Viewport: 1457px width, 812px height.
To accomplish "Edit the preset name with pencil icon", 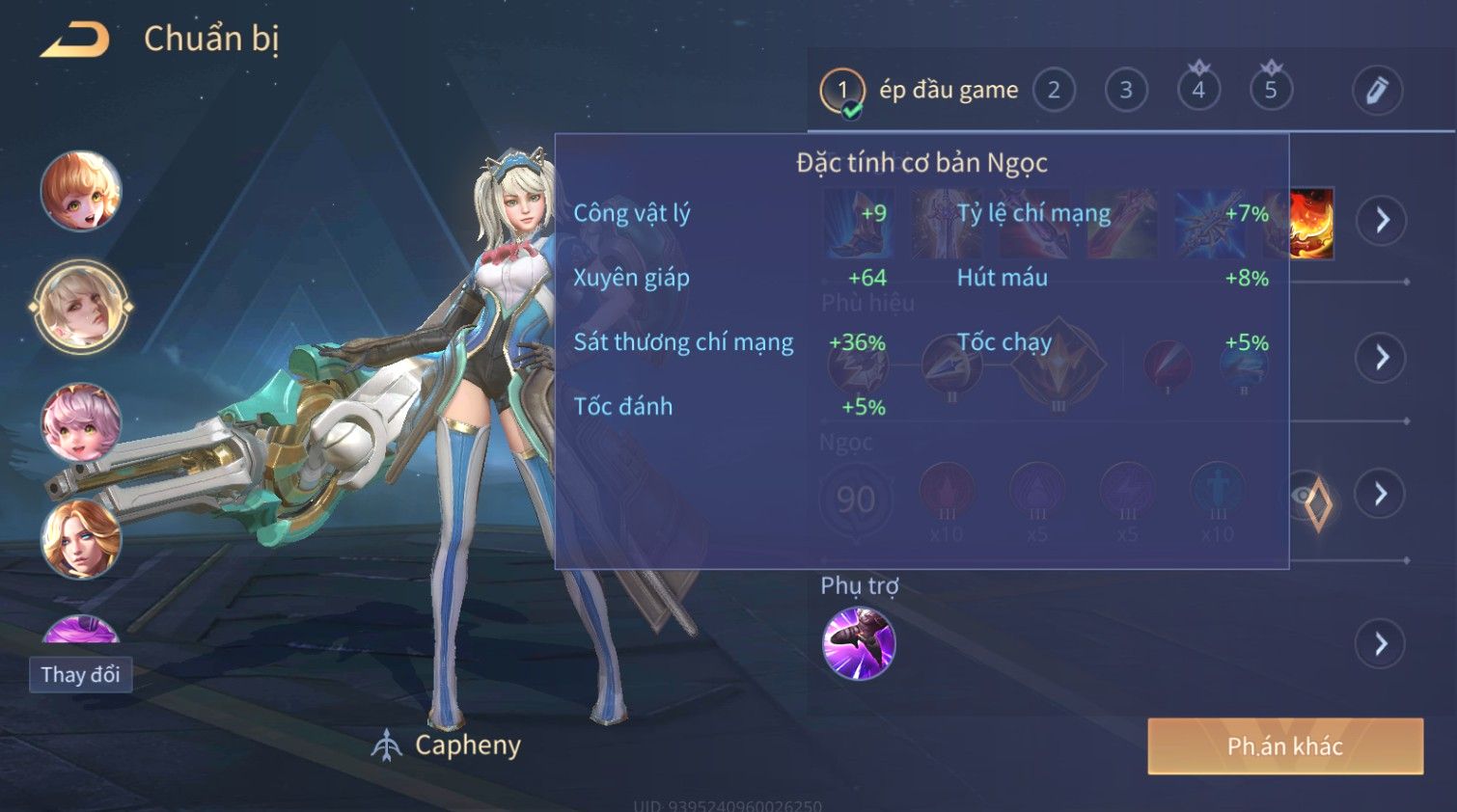I will pos(1377,91).
